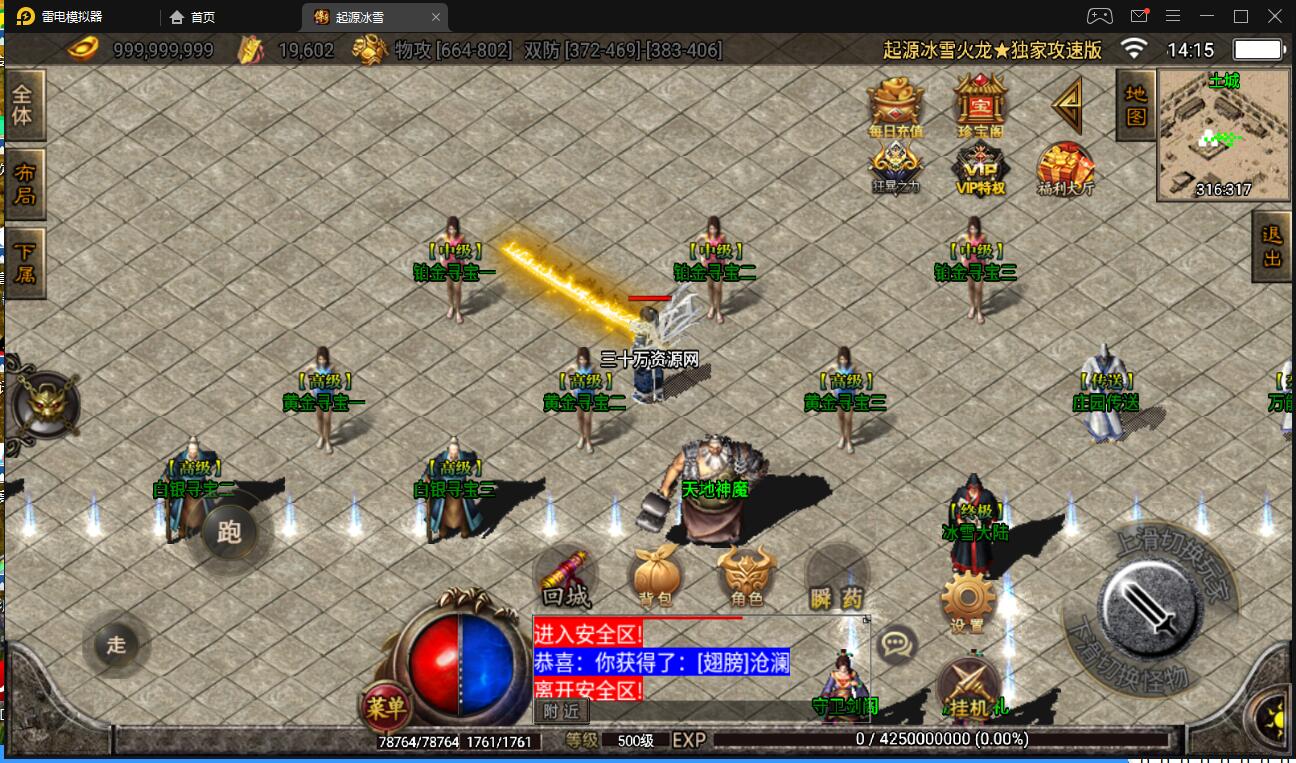Open the 狂暴之力 icon

pyautogui.click(x=895, y=168)
